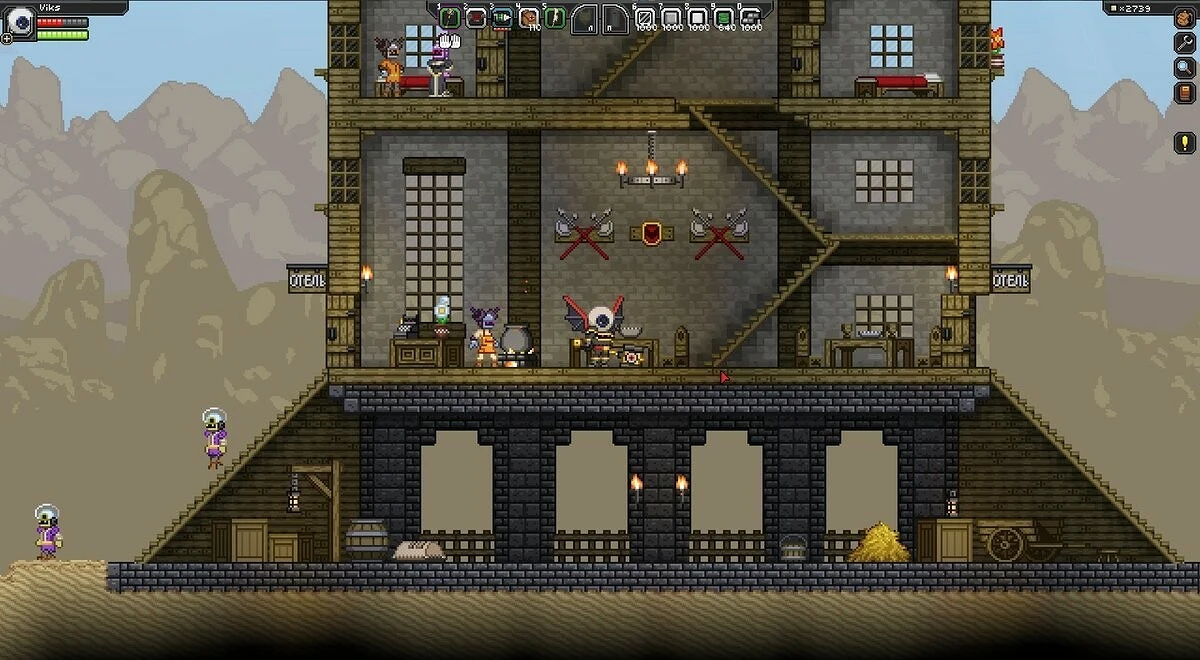This screenshot has width=1200, height=660.
Task: Open the orange codex book
Action: [x=1185, y=93]
